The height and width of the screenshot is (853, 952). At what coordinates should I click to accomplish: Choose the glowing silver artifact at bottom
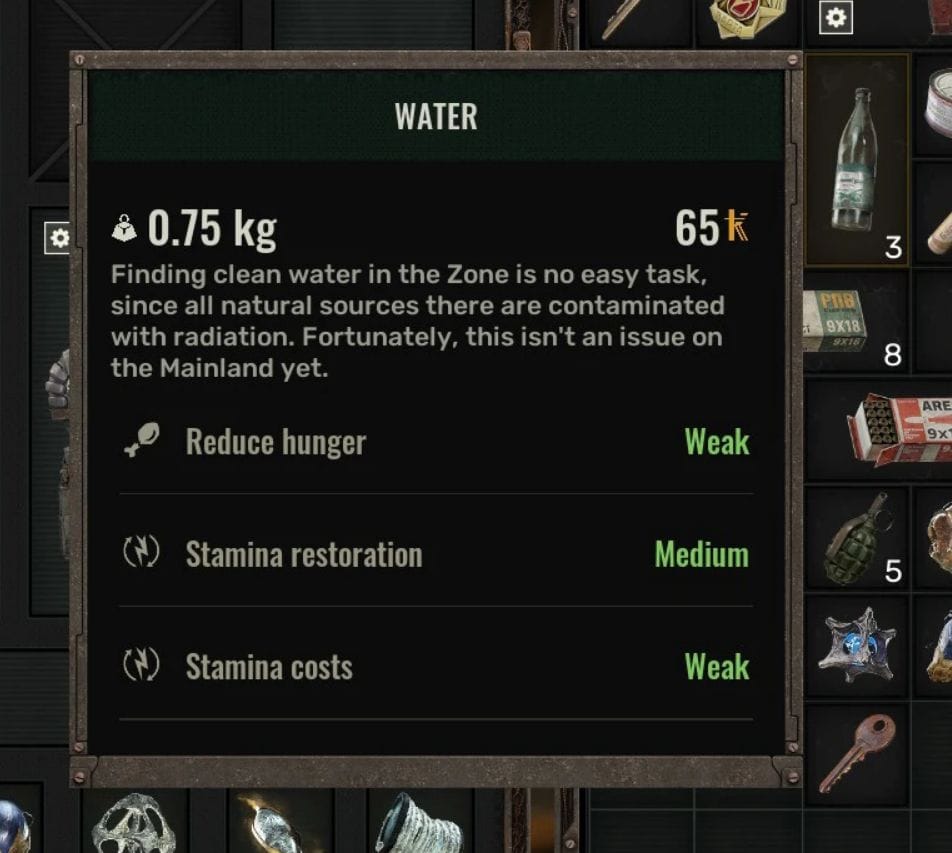coord(272,826)
